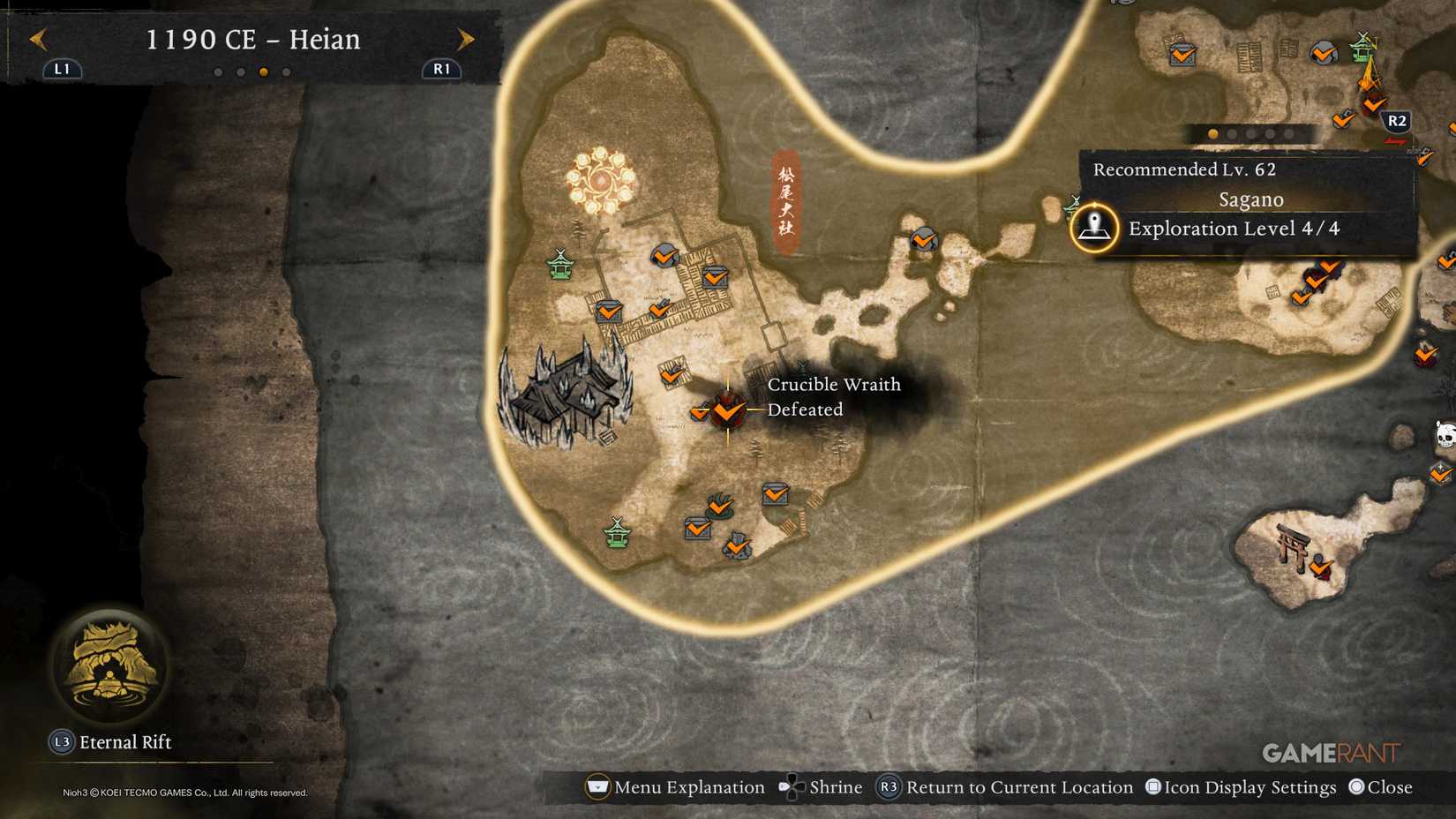Click the Shrine d-pad icon in bottom bar

791,786
